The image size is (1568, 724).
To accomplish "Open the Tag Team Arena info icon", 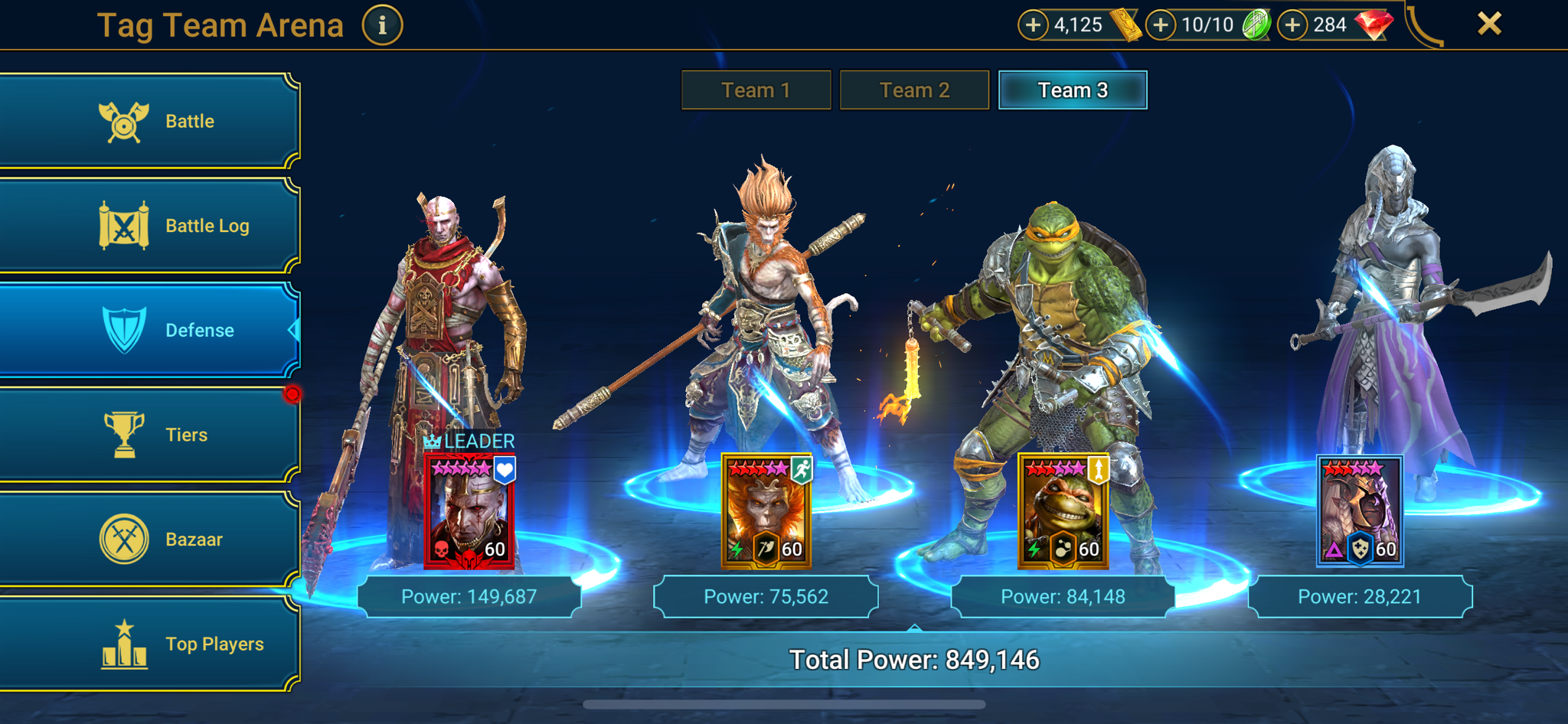I will [x=382, y=25].
